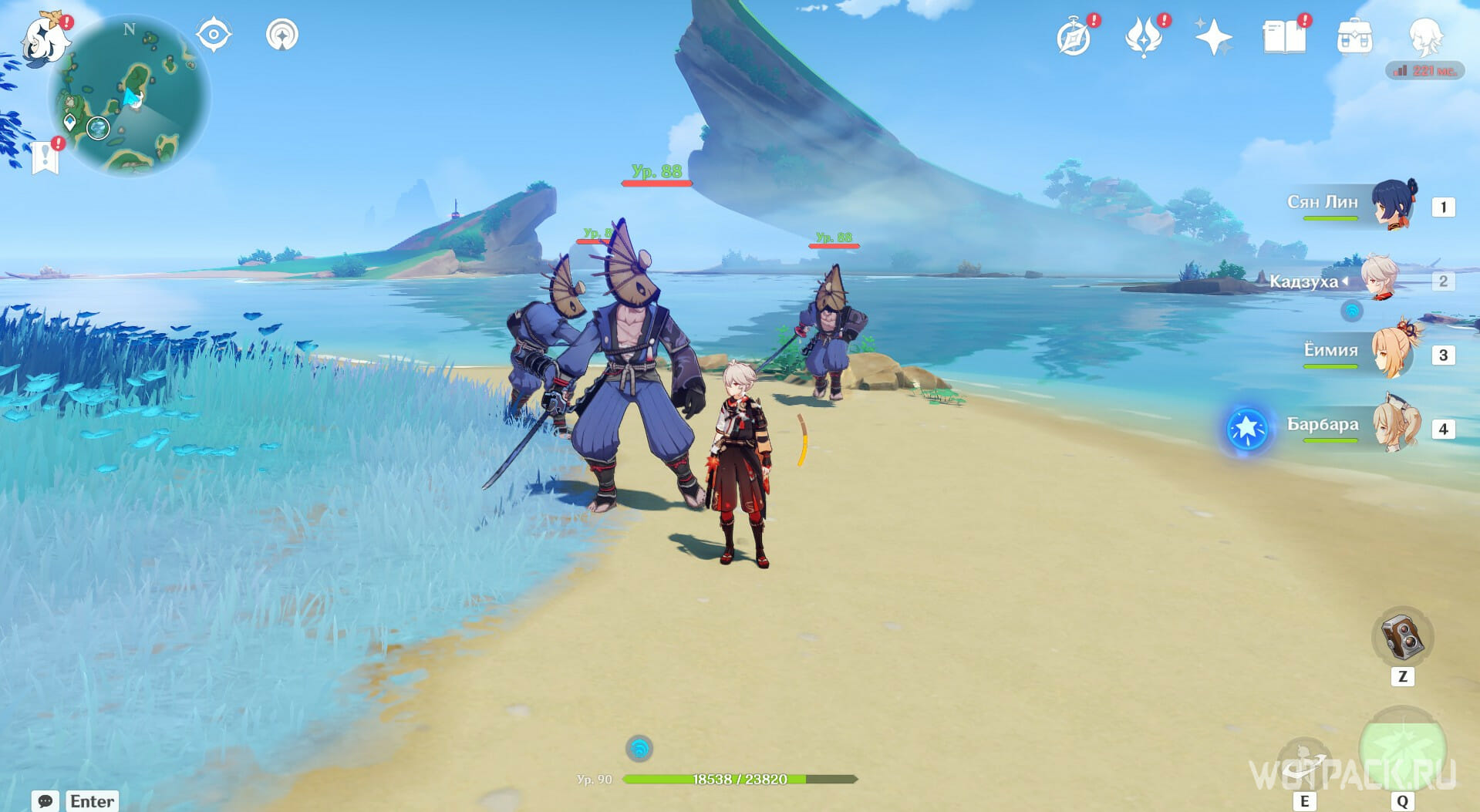The height and width of the screenshot is (812, 1480).
Task: Open the tutorial book icon
Action: click(1283, 37)
